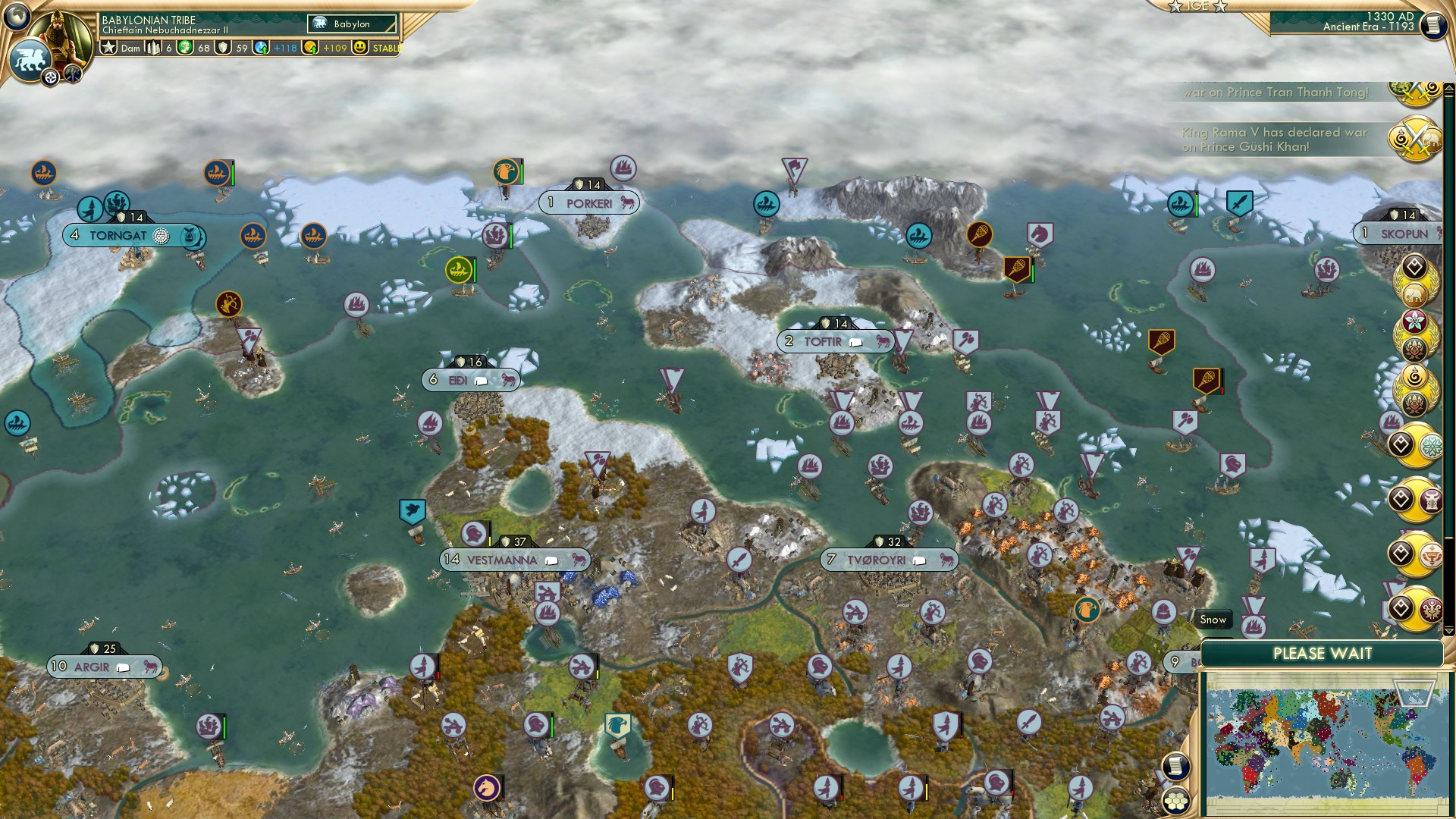Toggle the circular overlay button on Torngat's city banner
Screen dimensions: 1456x819
(x=160, y=235)
